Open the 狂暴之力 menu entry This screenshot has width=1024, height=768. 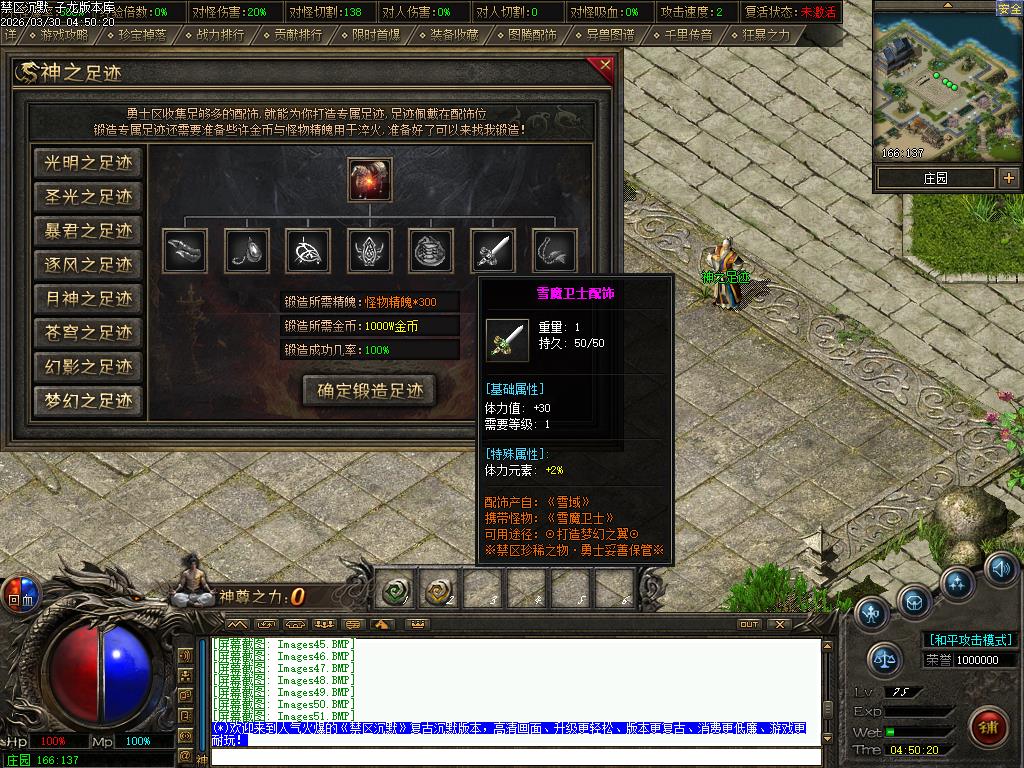click(766, 35)
